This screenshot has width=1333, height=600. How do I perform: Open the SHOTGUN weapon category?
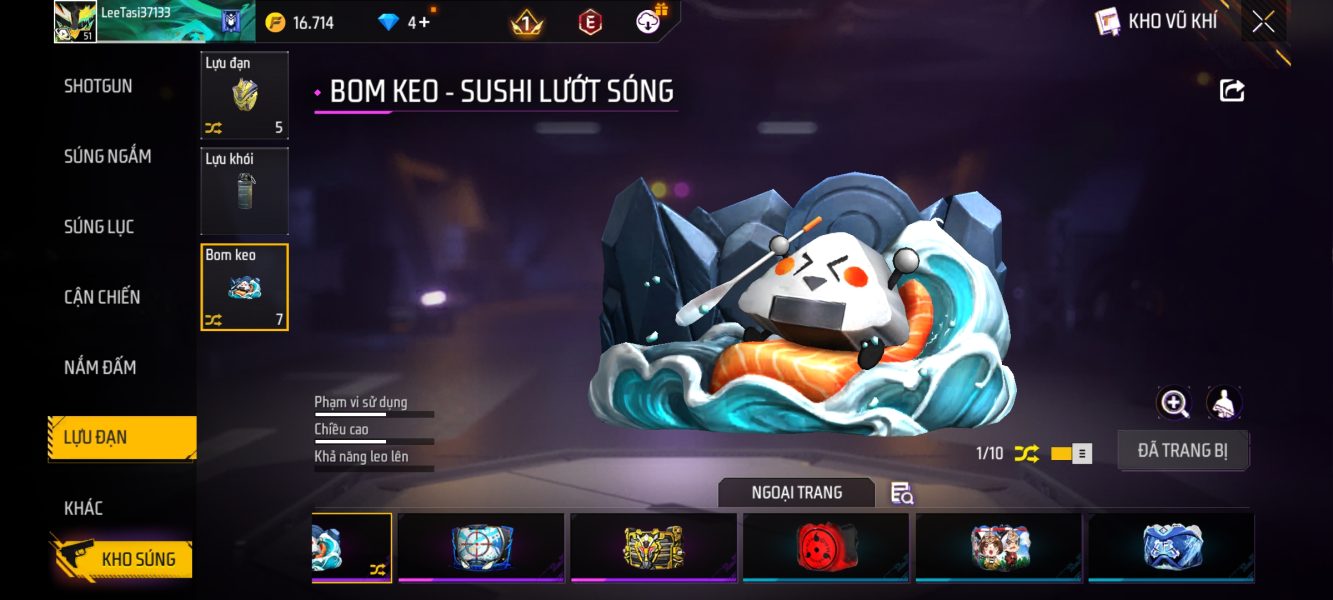click(98, 86)
